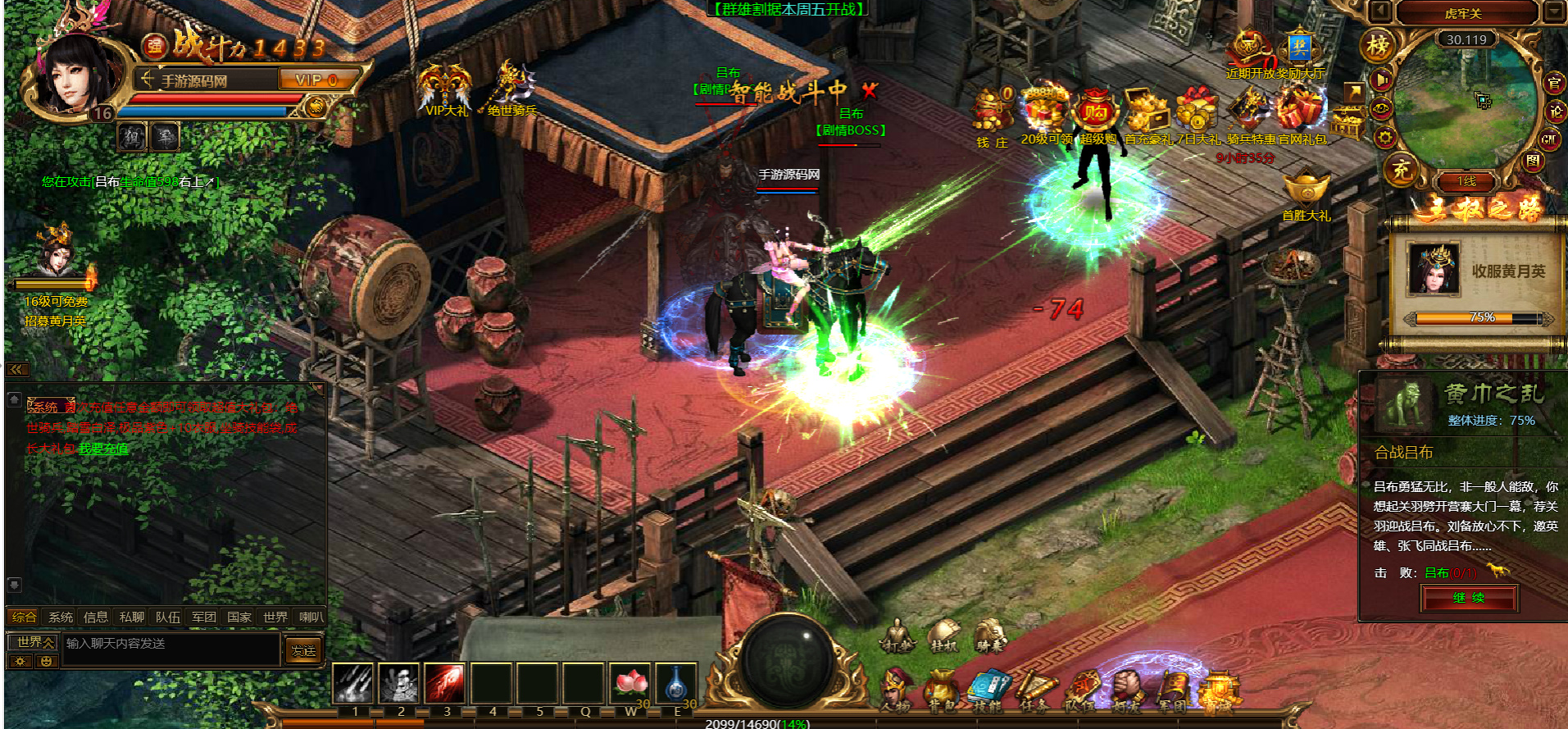1568x729 pixels.
Task: Activate the red slash skill in slot 3
Action: [444, 684]
